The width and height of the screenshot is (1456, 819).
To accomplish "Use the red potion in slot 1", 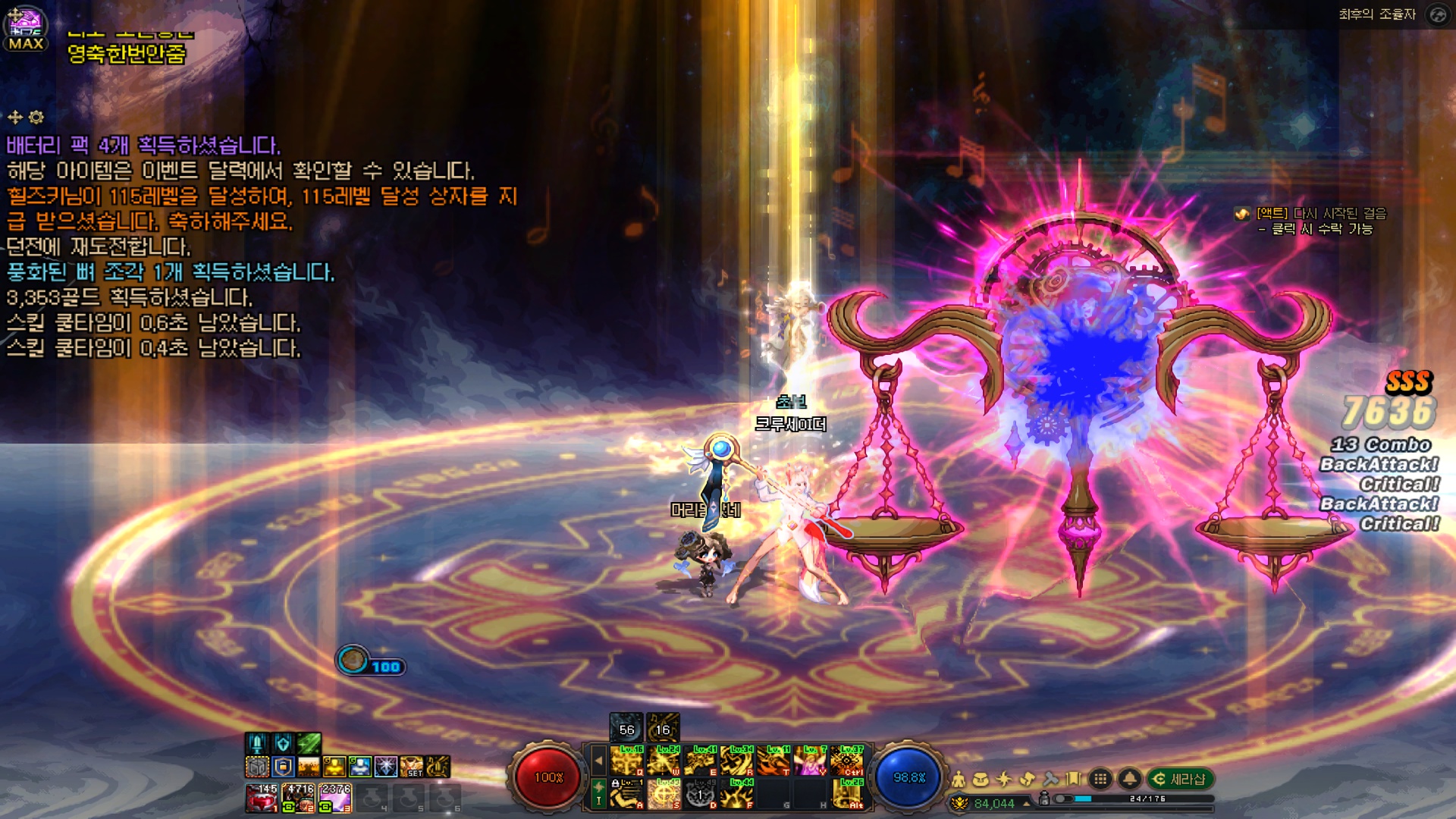I will point(262,799).
